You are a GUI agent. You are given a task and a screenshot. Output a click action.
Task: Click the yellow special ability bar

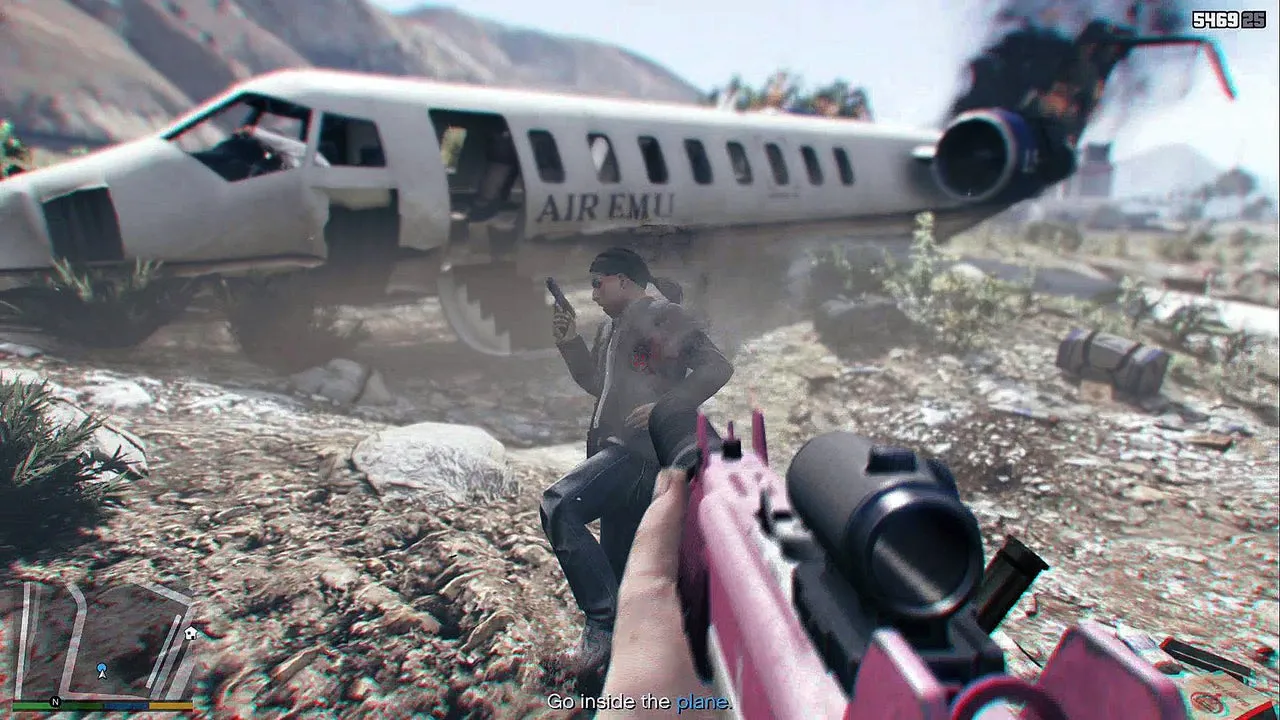[170, 705]
